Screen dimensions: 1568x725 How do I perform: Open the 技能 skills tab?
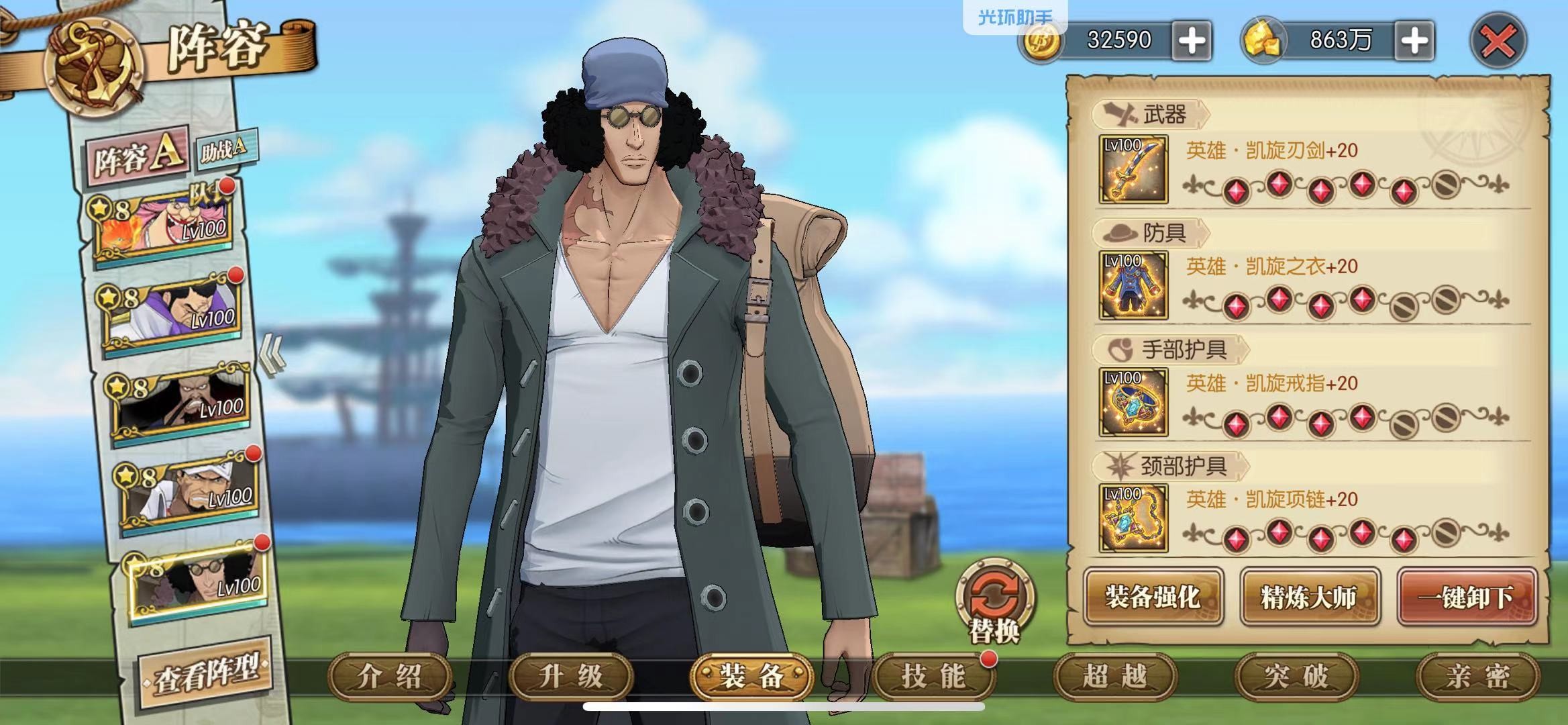coord(933,676)
